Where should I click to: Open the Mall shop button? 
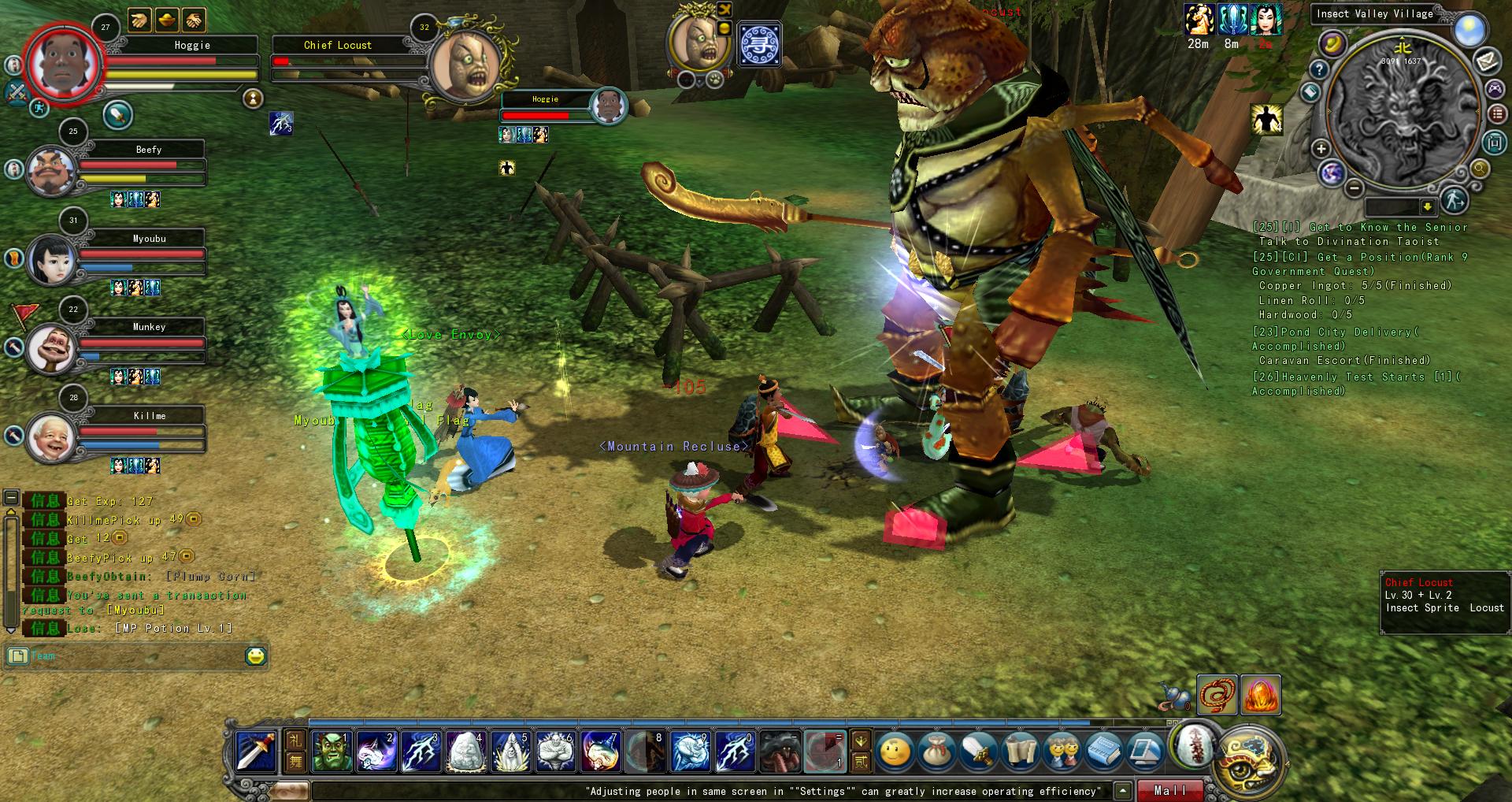coord(1169,790)
